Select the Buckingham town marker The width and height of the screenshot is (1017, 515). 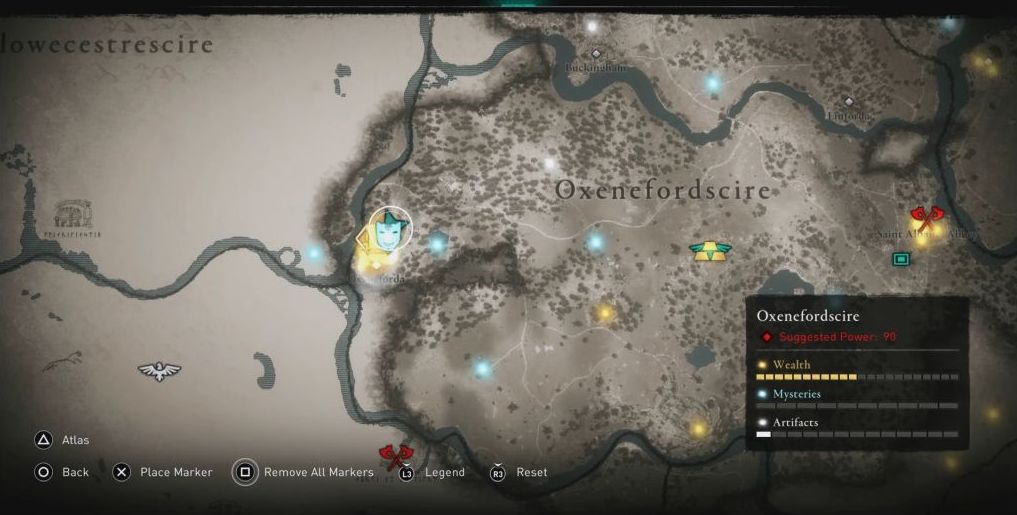tap(597, 54)
